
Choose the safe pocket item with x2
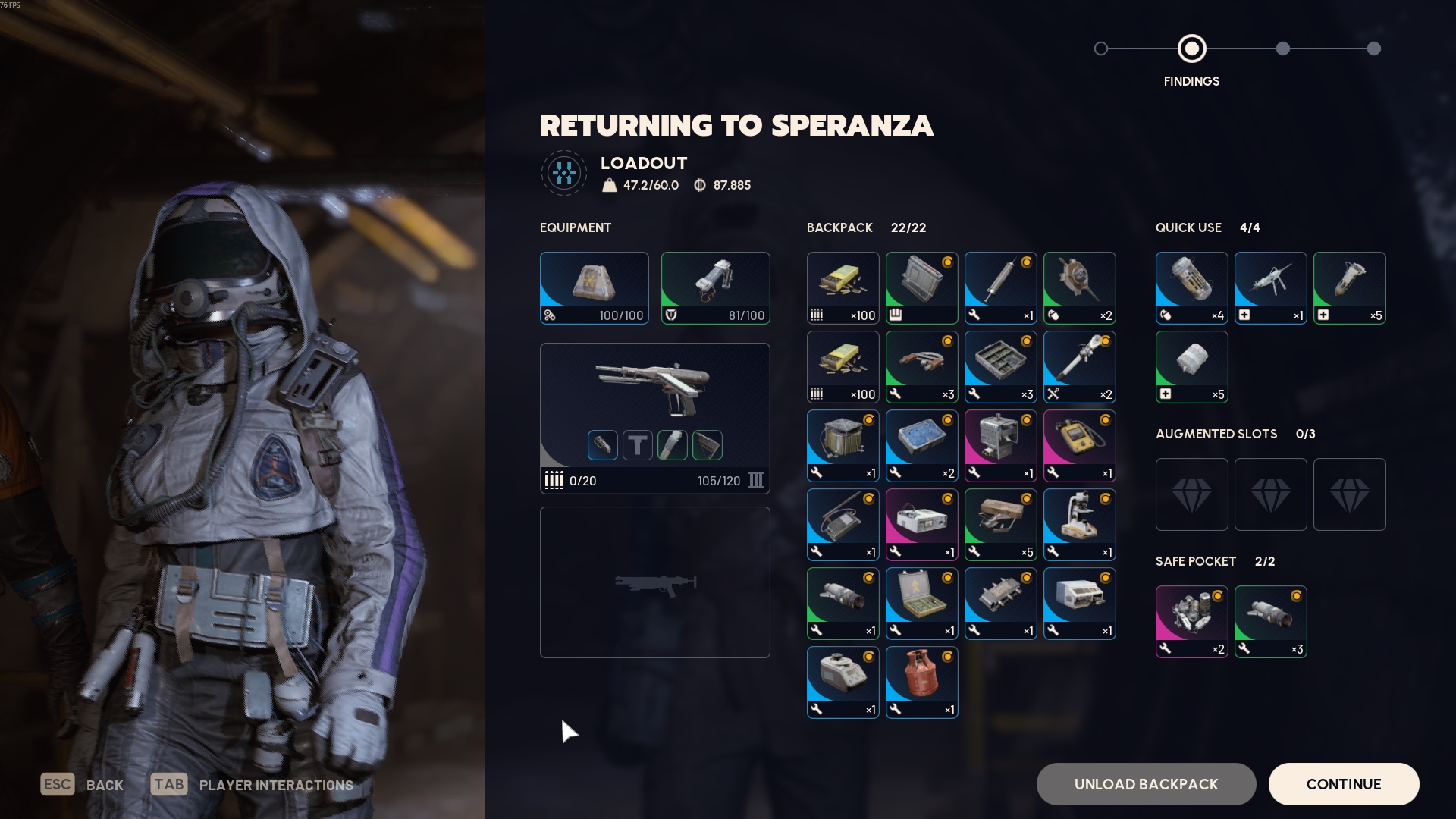1191,622
